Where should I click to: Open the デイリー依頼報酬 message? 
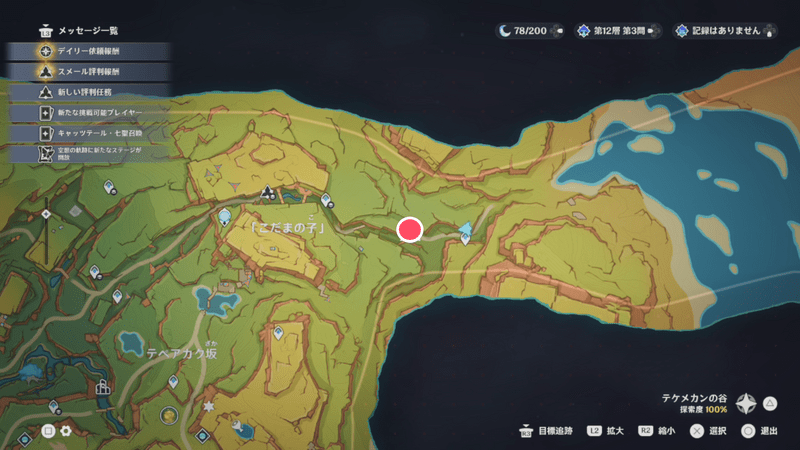tap(85, 49)
